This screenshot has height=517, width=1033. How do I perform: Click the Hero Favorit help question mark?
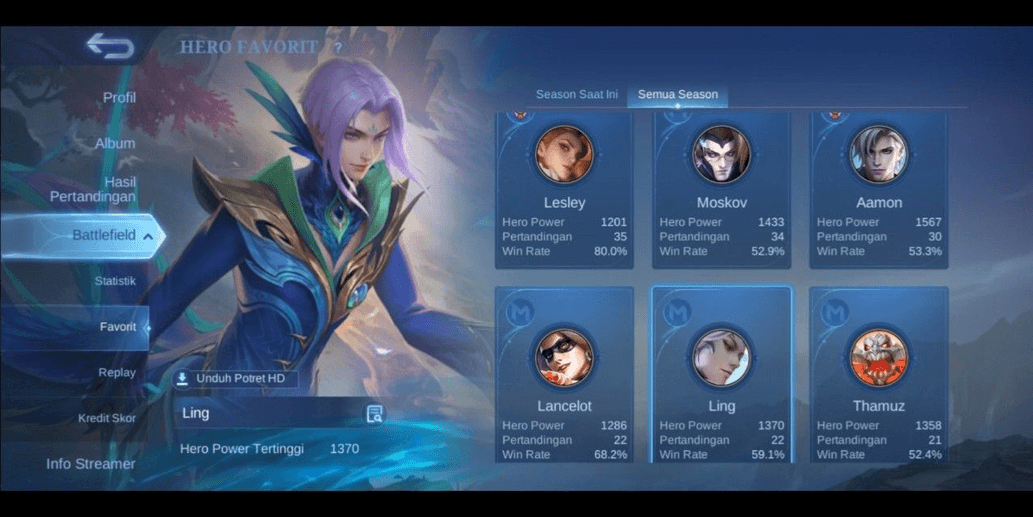[x=338, y=47]
